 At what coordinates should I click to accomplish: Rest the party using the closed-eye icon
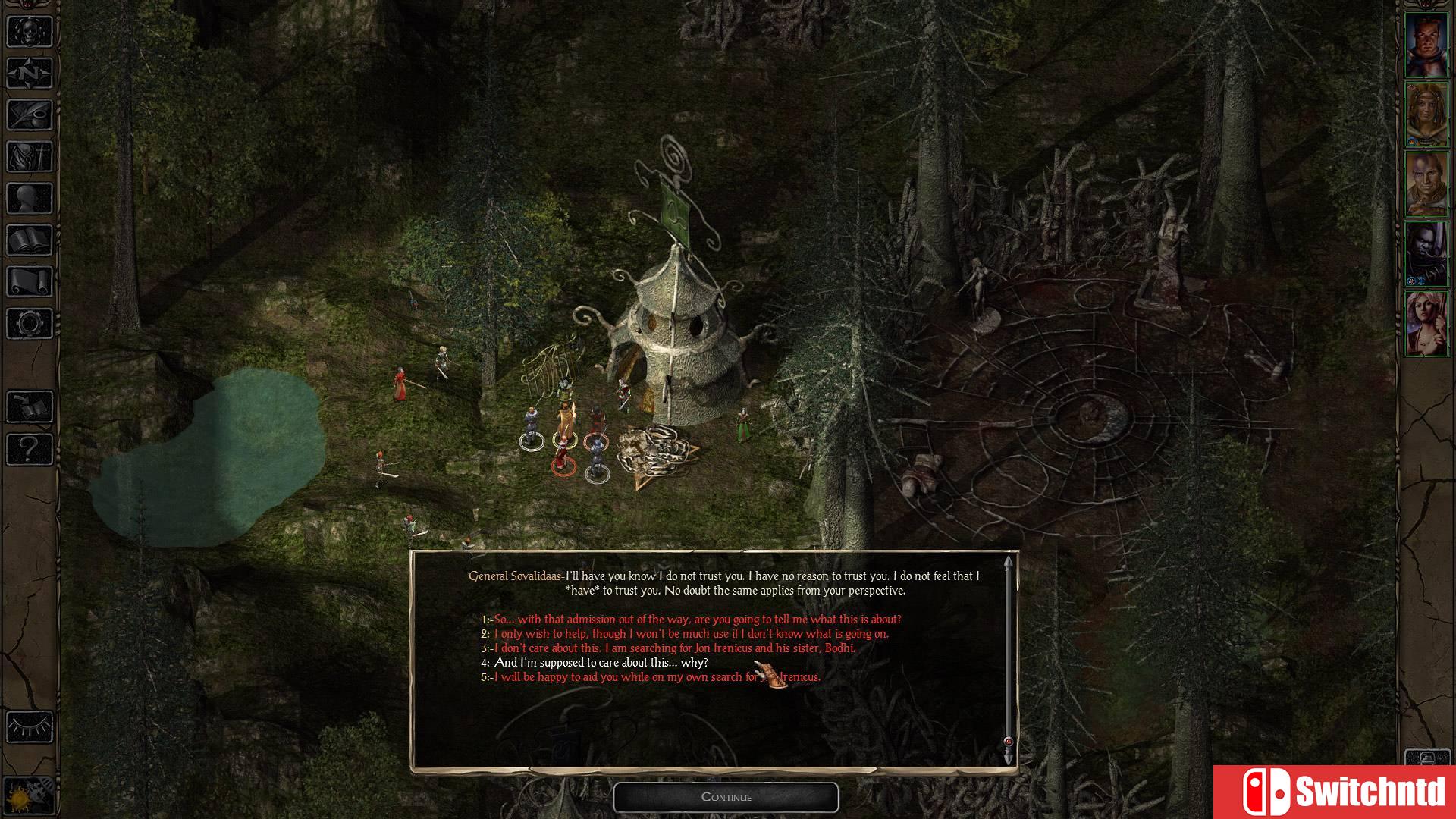tap(29, 726)
